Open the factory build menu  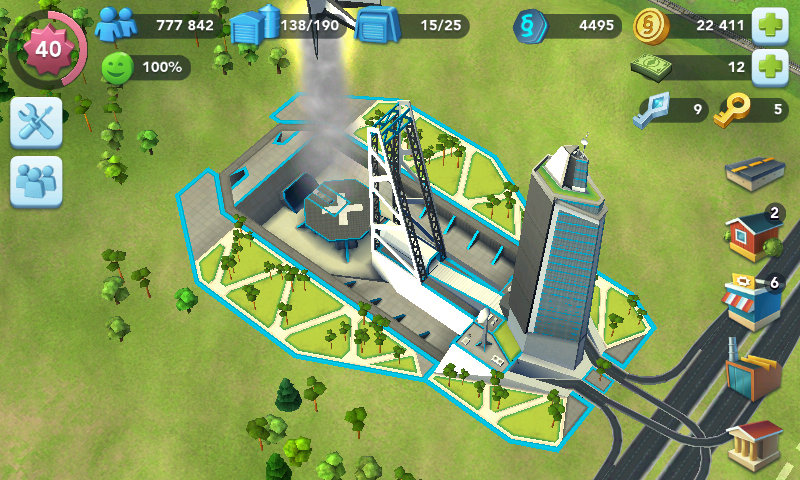[755, 372]
